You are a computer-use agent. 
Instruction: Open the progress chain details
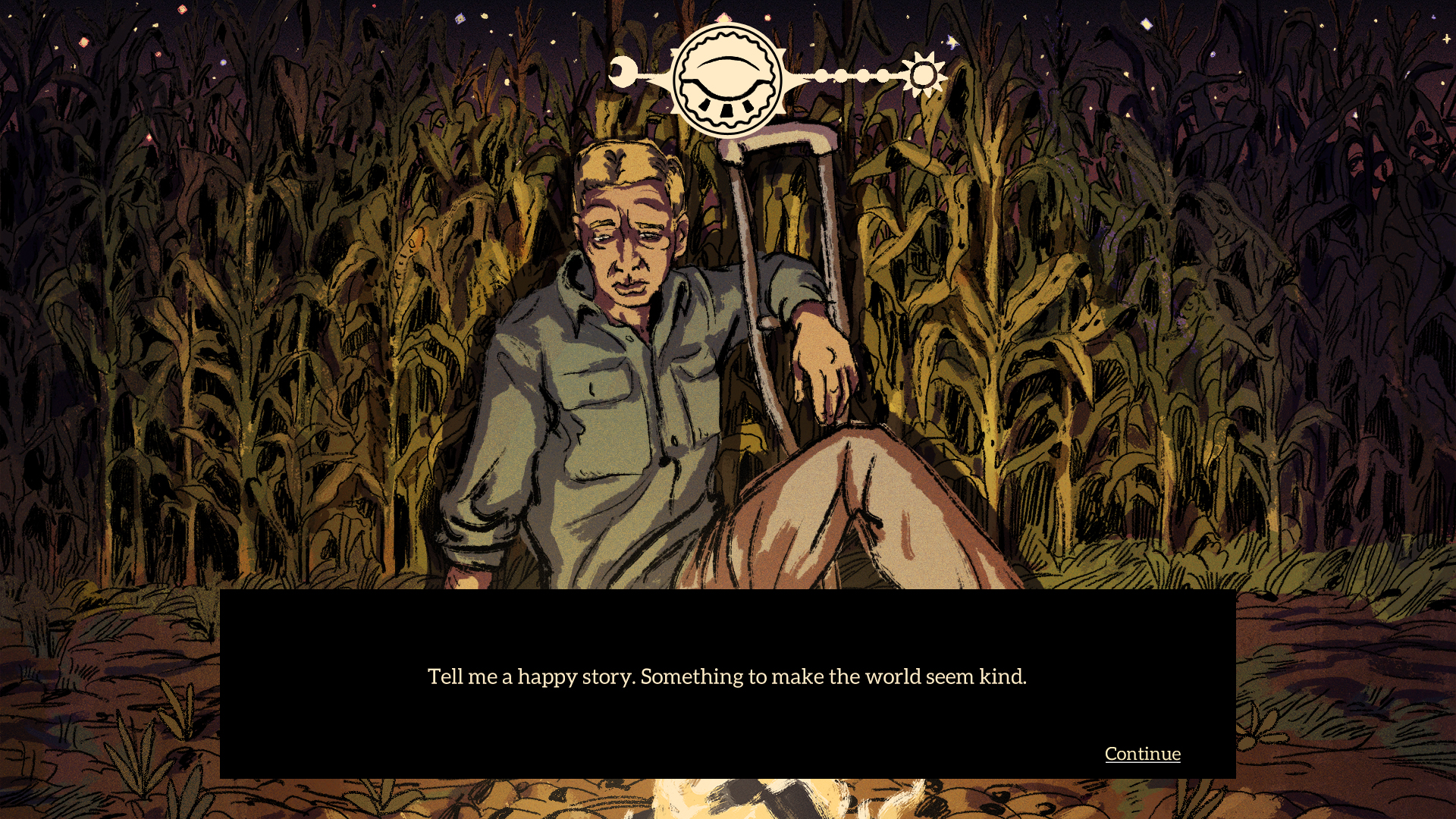[852, 74]
